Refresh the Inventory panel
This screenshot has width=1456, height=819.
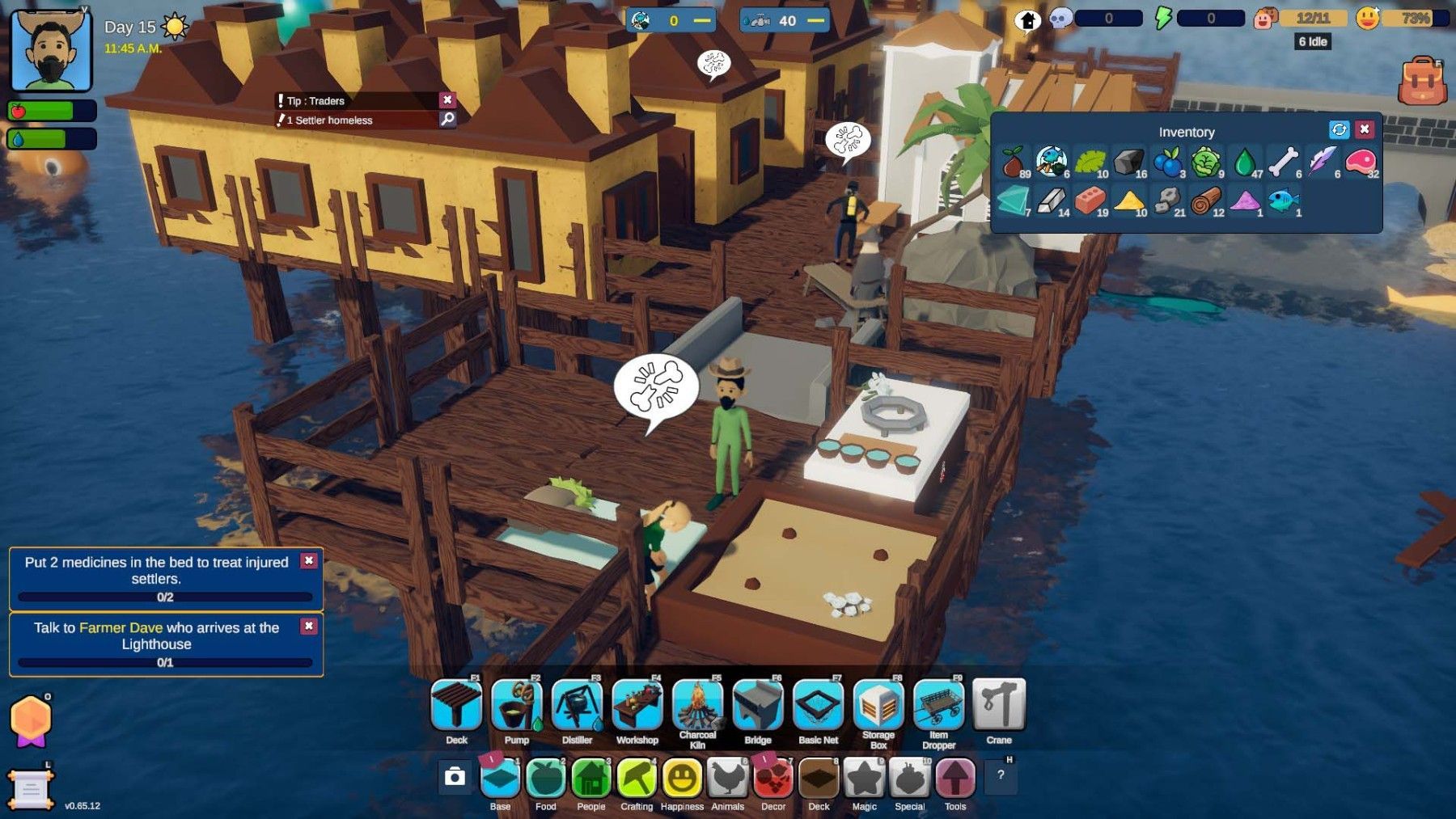coord(1339,129)
